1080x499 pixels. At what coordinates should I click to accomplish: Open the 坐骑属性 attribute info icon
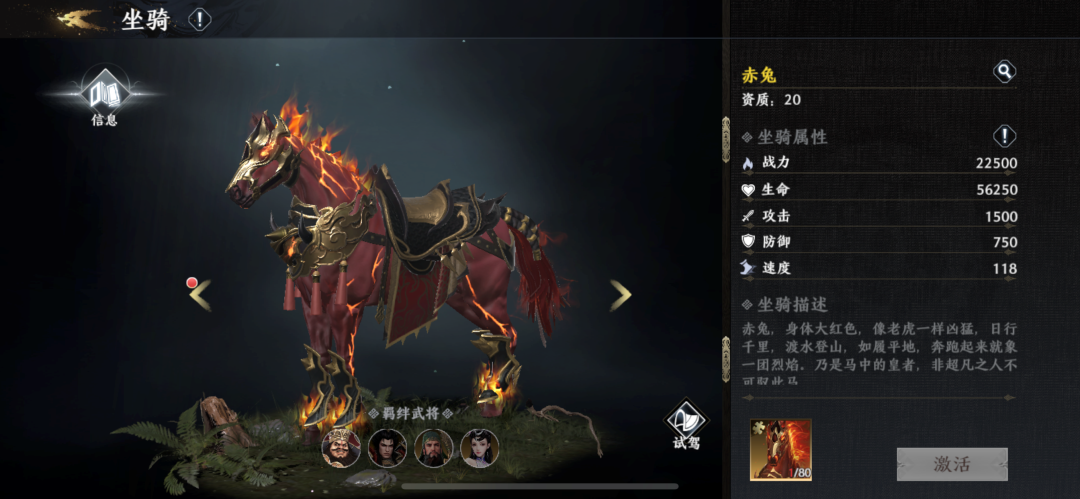(1004, 136)
